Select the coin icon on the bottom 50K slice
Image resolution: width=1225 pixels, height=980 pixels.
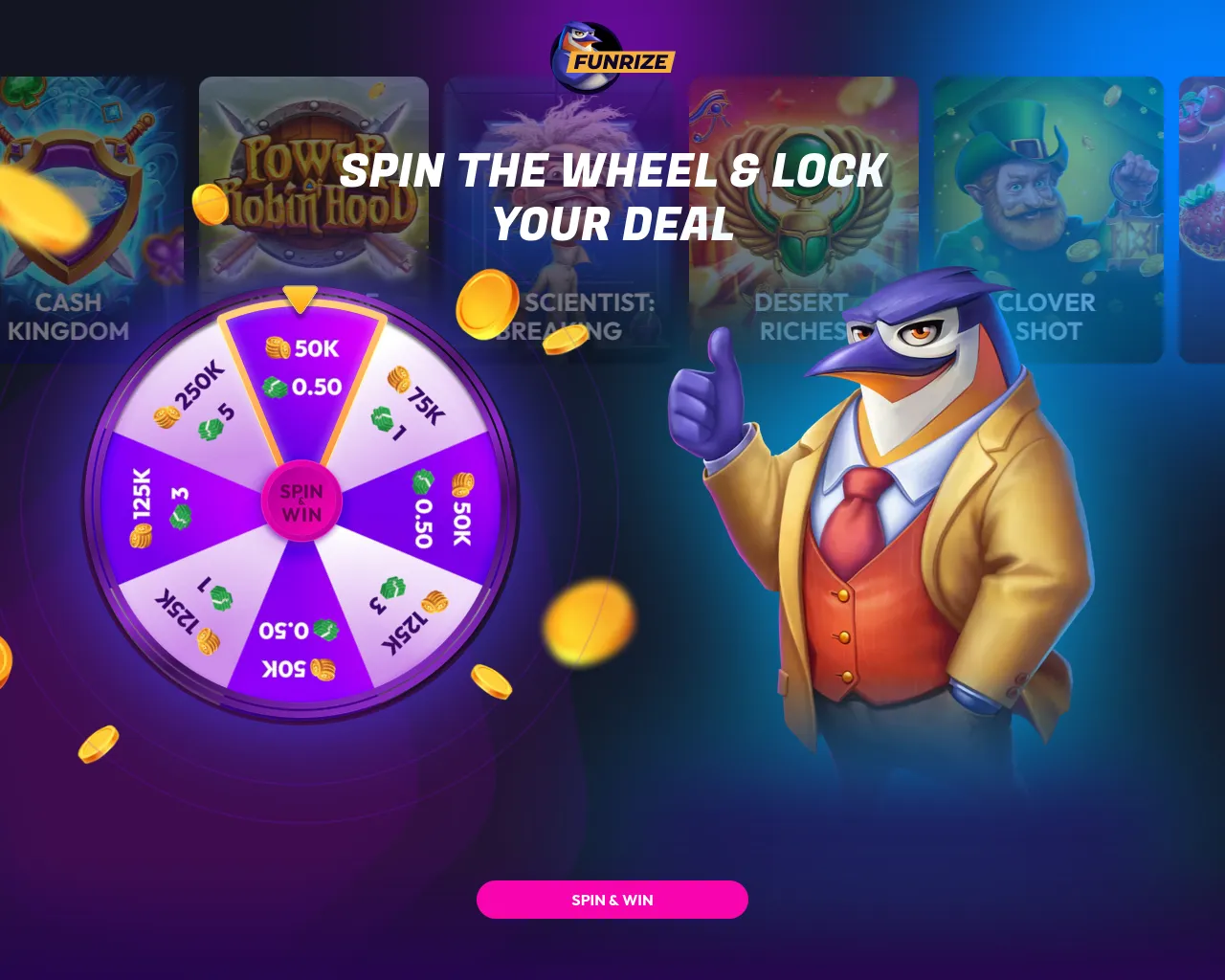coord(322,668)
